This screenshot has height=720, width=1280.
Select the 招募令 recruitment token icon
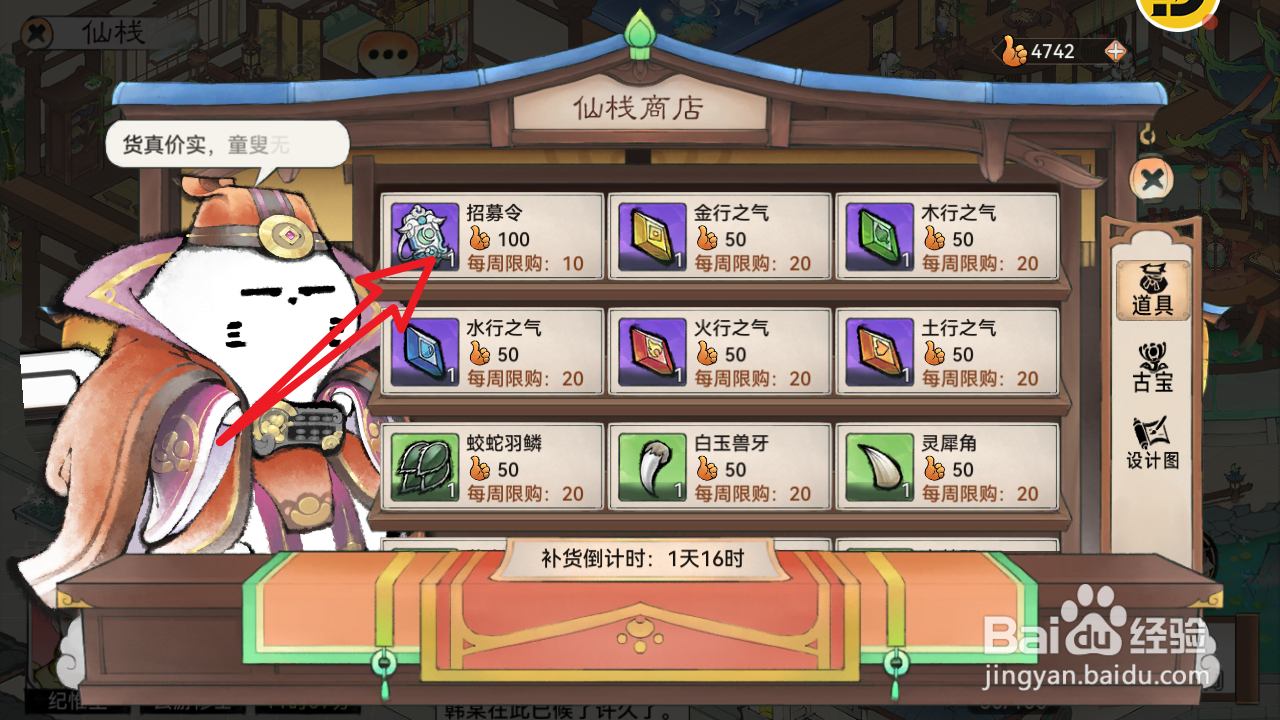(x=424, y=237)
